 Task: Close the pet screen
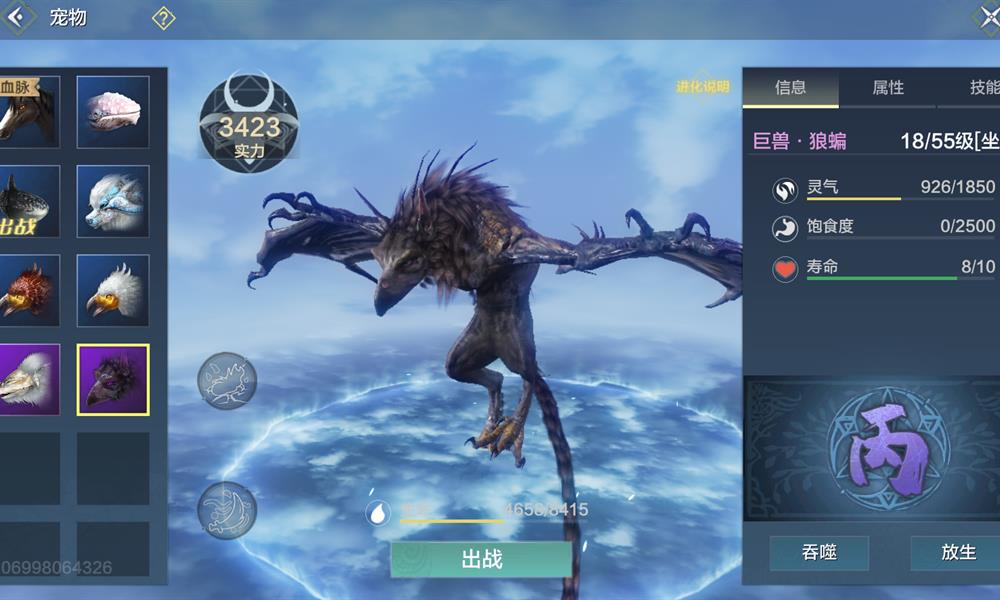coord(985,18)
